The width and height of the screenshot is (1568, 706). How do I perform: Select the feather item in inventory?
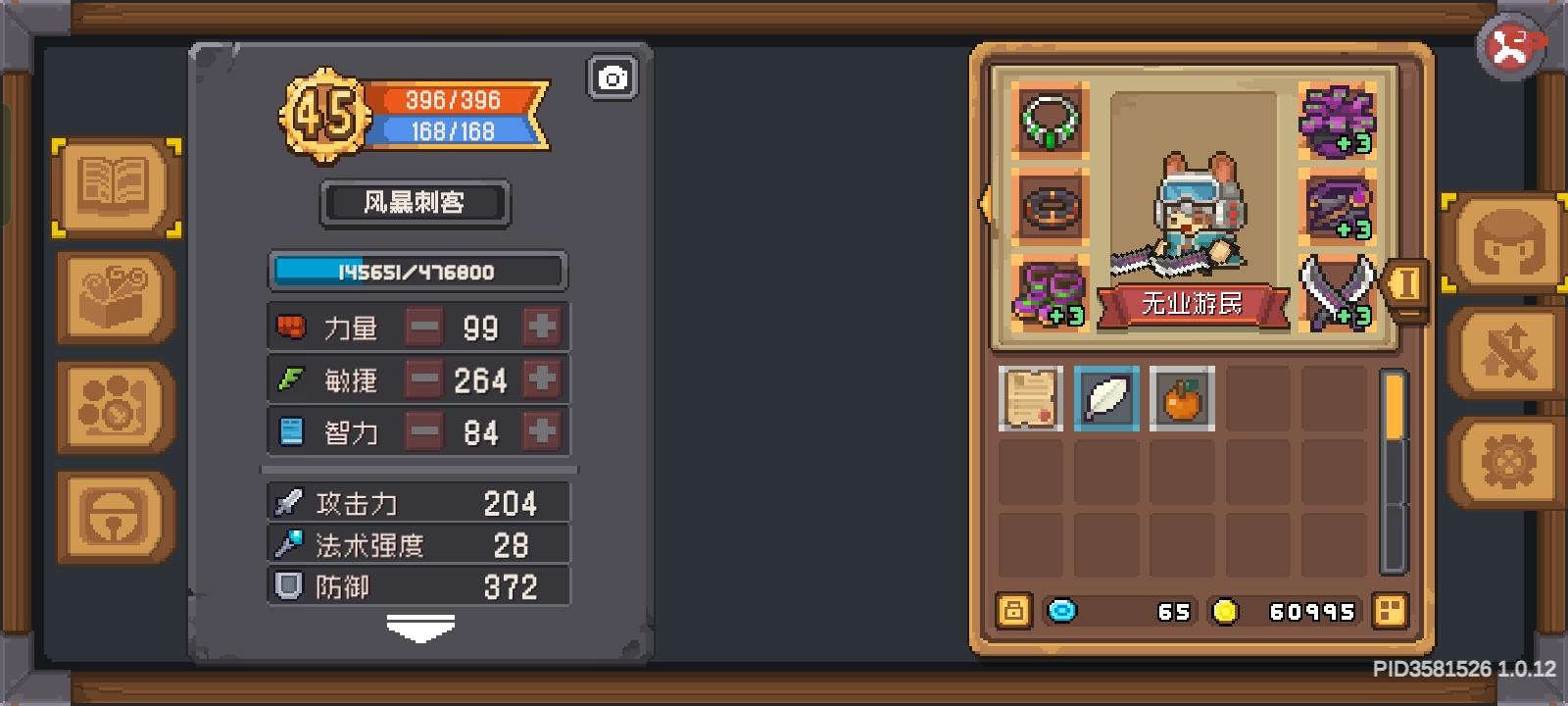[1106, 398]
